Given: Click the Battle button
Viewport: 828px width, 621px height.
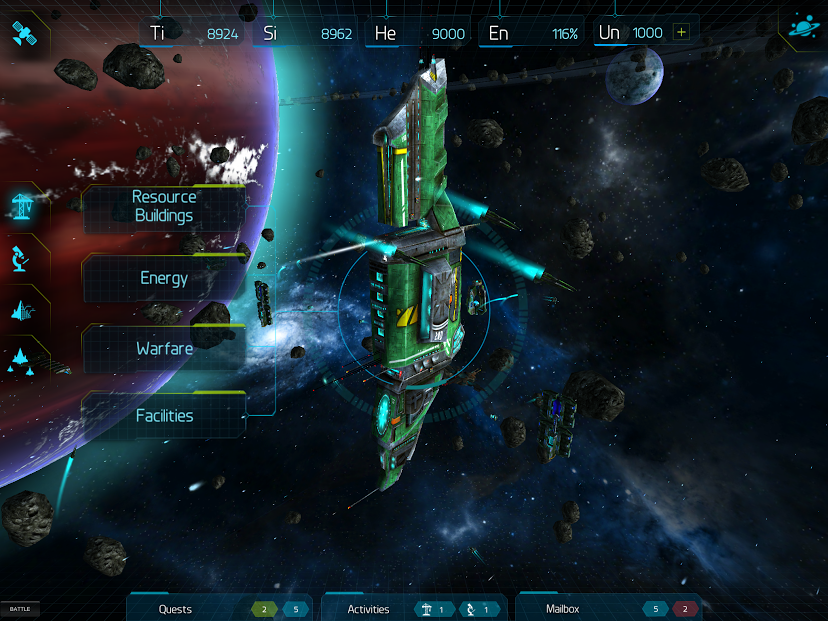Looking at the screenshot, I should (20, 609).
